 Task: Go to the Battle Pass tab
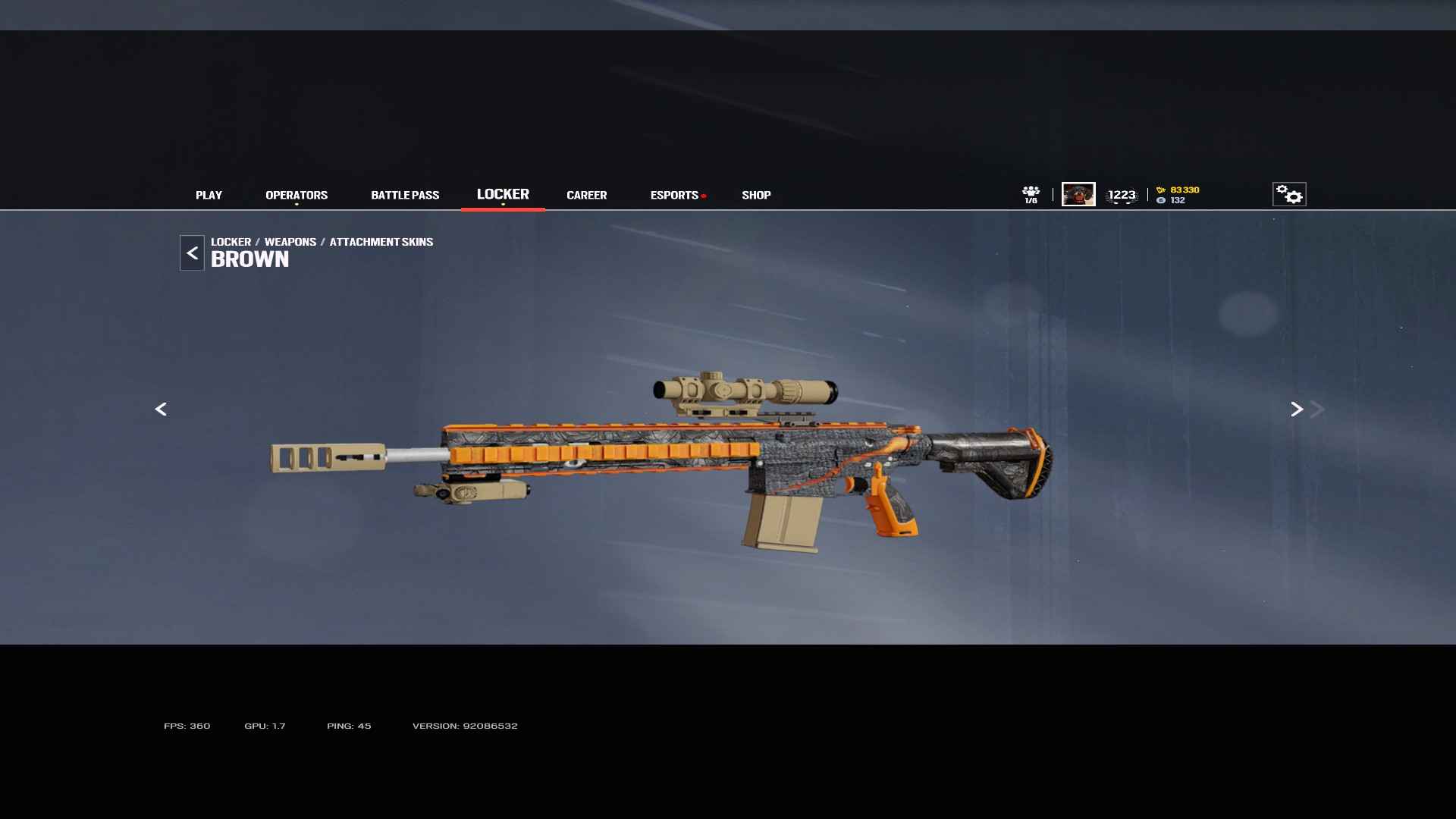405,195
